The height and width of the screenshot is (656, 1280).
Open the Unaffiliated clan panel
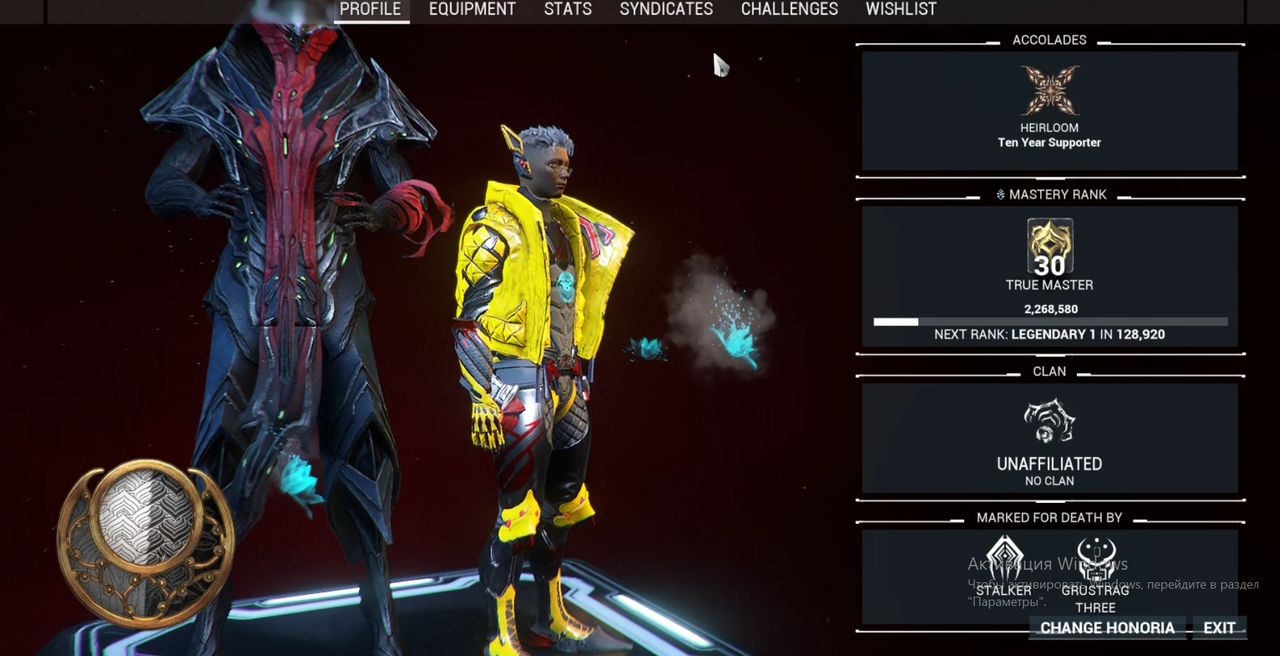pyautogui.click(x=1049, y=440)
